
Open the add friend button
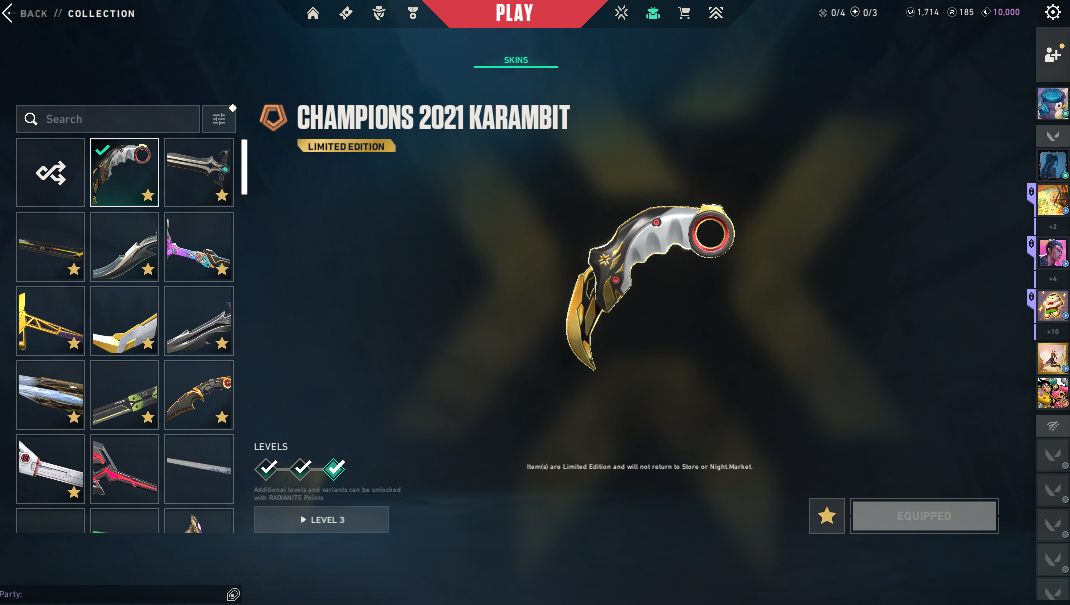pos(1052,56)
